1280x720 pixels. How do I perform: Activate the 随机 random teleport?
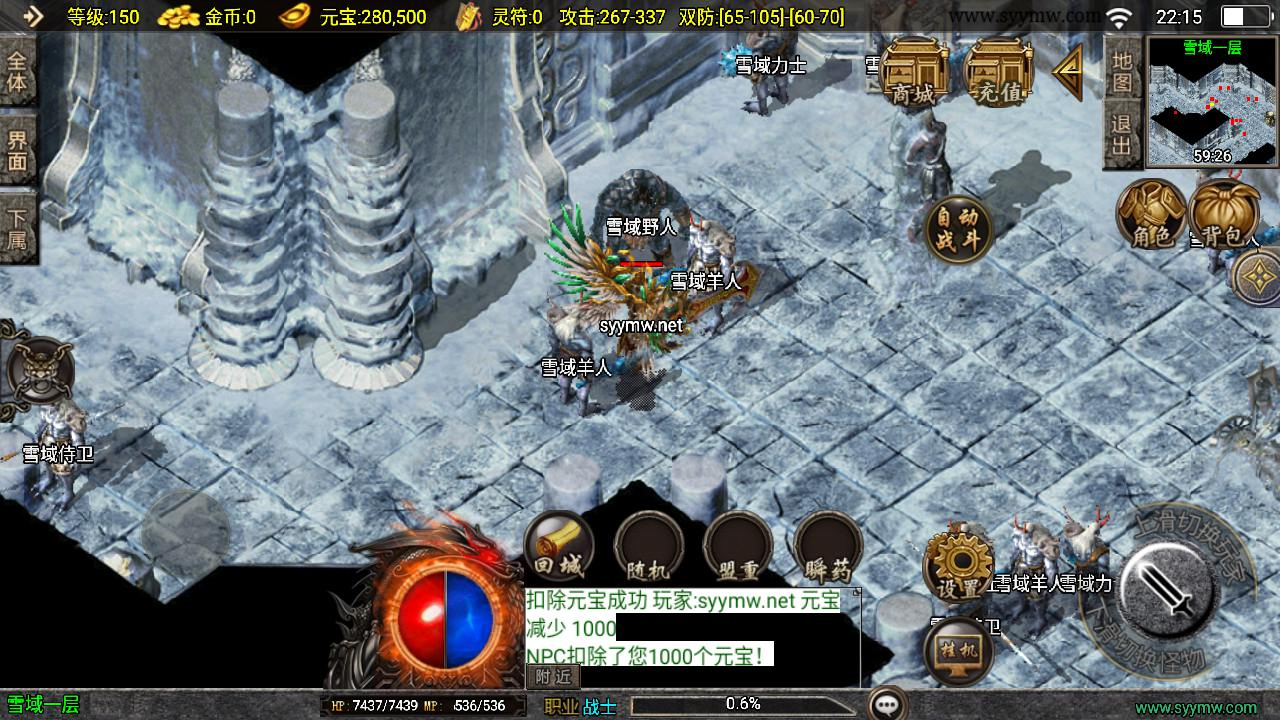648,550
